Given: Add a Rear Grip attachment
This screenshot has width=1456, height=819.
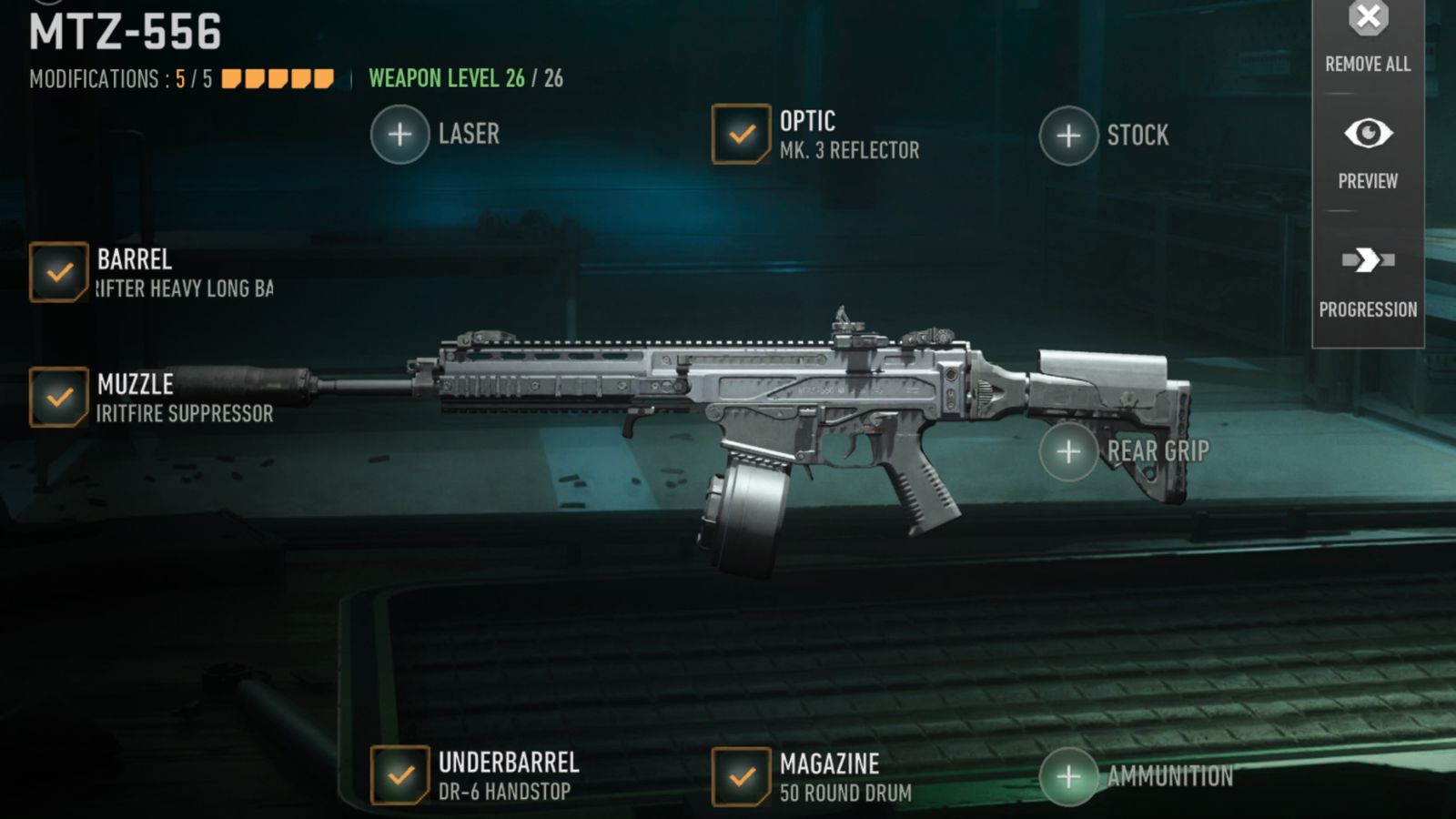Looking at the screenshot, I should pyautogui.click(x=1067, y=450).
